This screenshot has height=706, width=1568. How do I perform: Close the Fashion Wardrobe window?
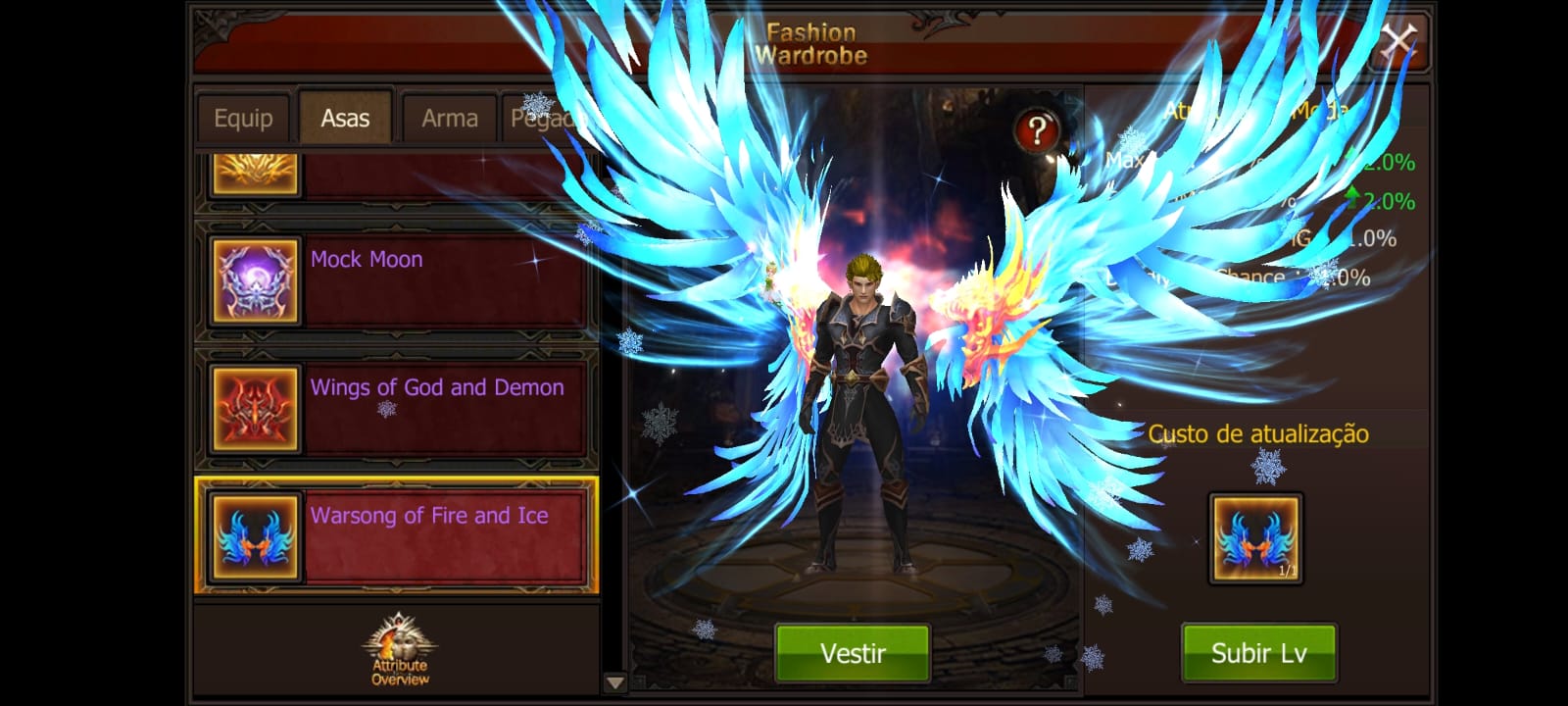tap(1397, 41)
